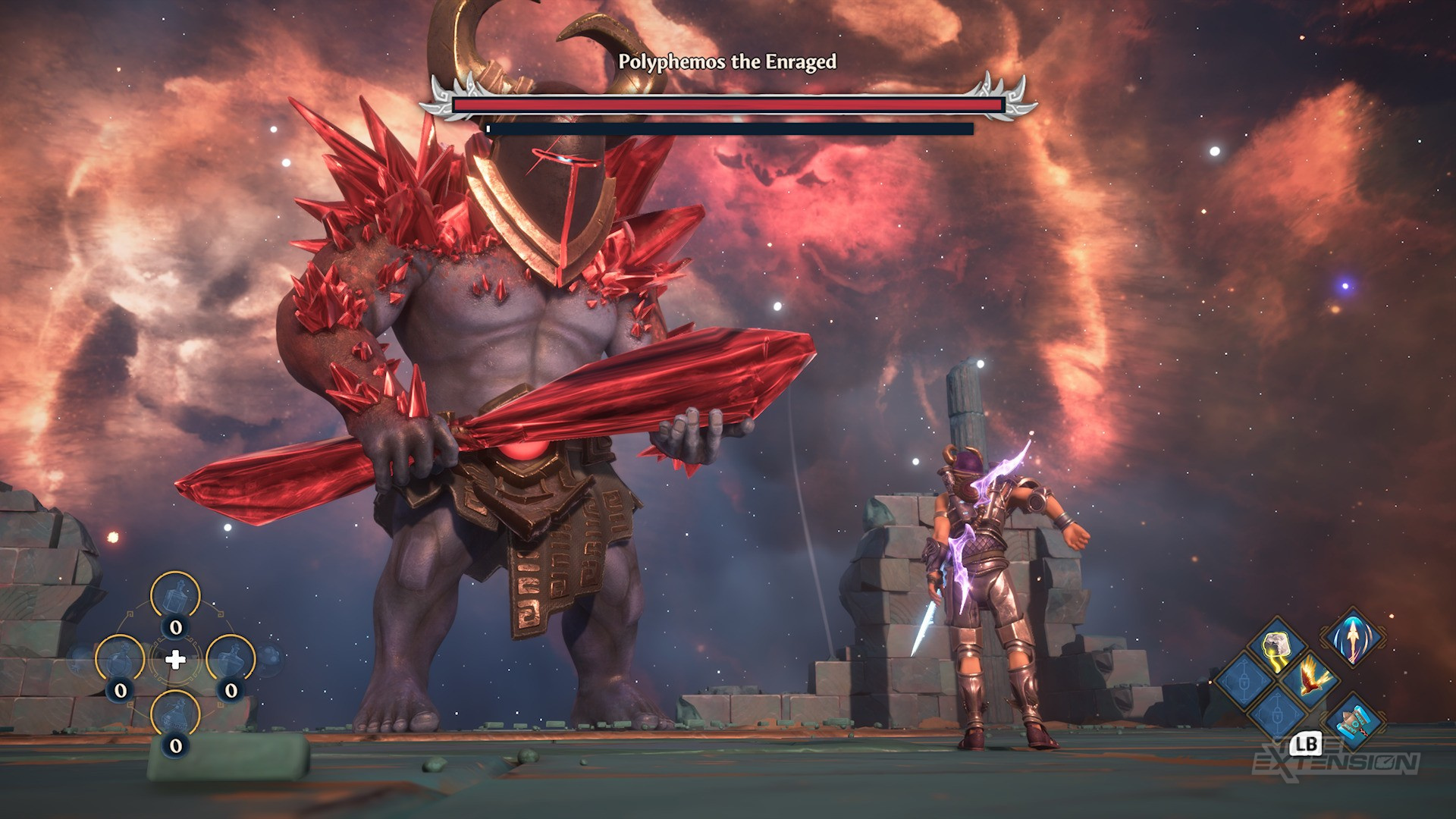Choose the round flask potion slot

(x=120, y=661)
